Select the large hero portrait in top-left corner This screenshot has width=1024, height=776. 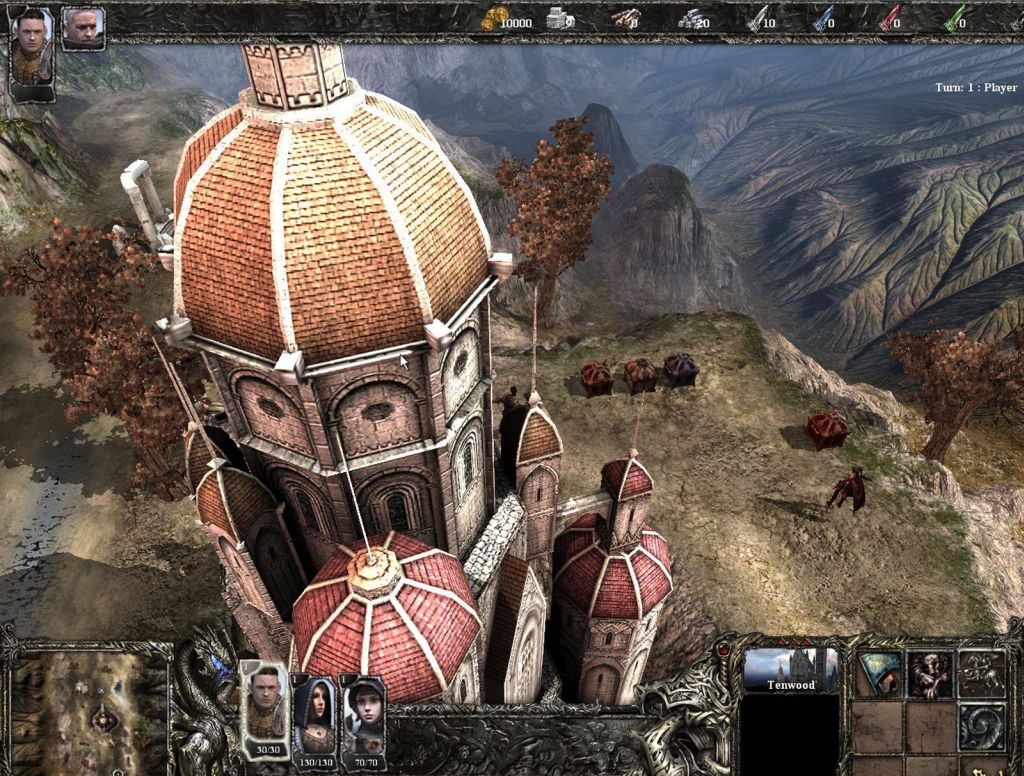pyautogui.click(x=31, y=48)
